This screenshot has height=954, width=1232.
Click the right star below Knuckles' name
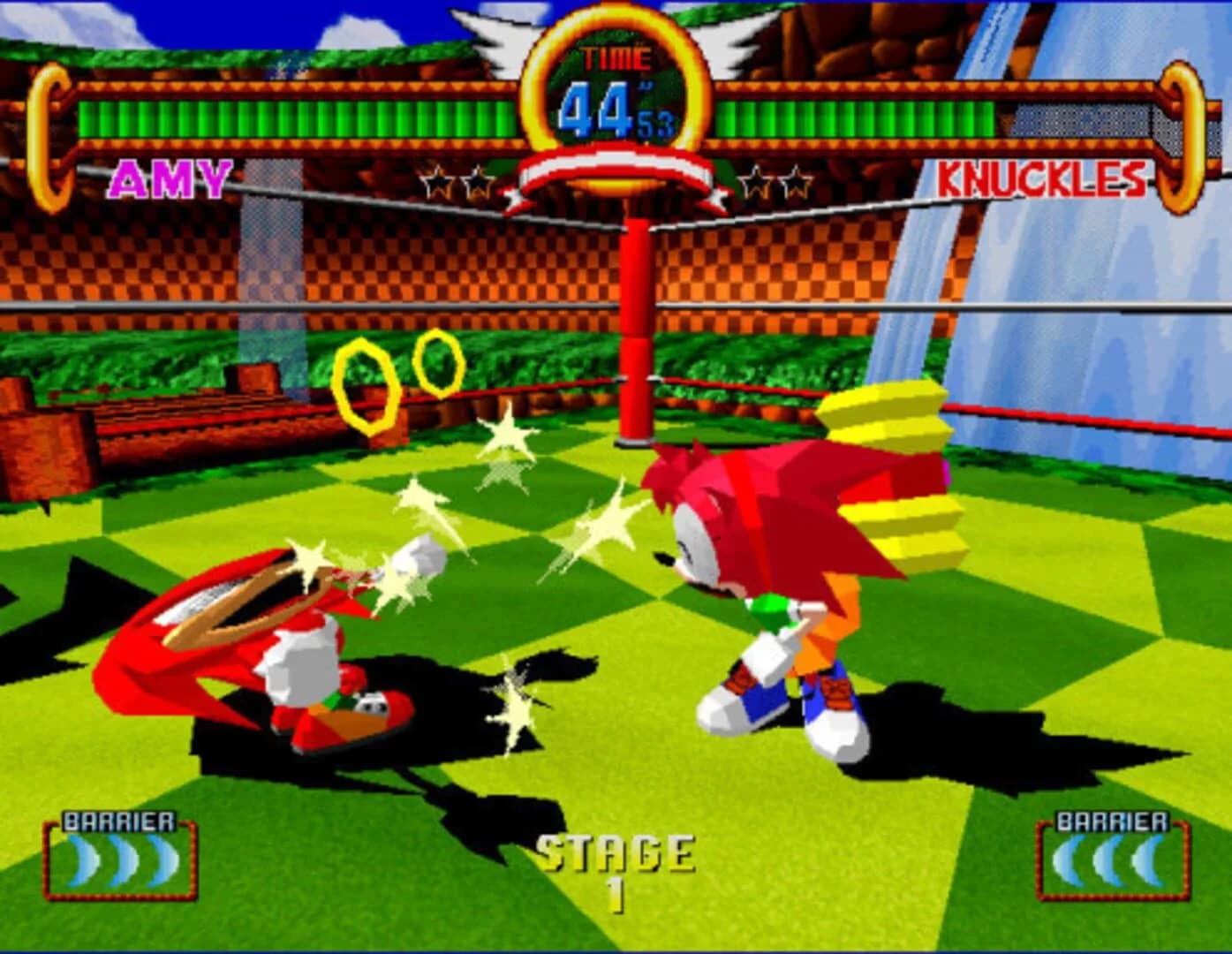pos(795,181)
